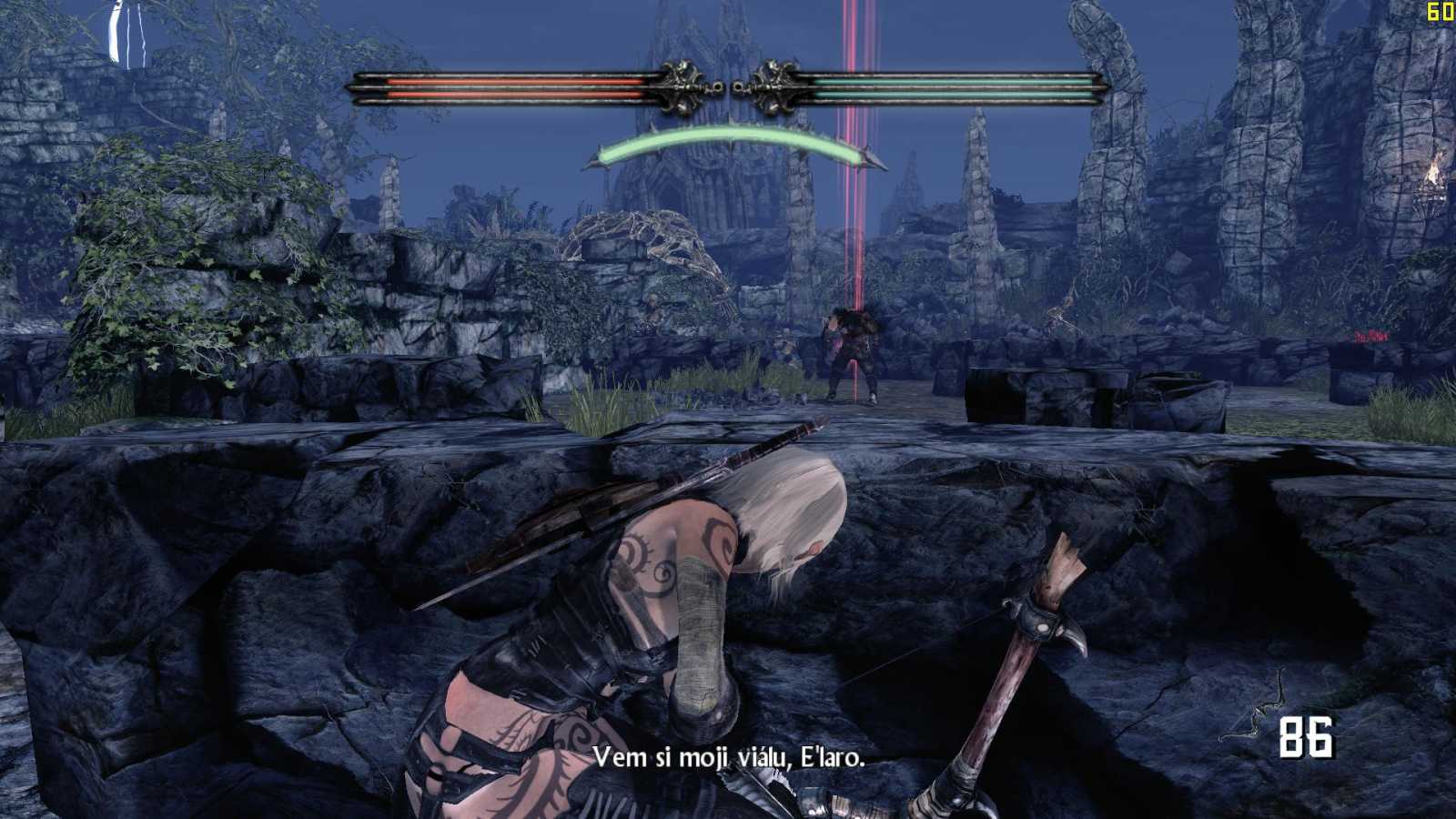Viewport: 1456px width, 819px height.
Task: Click the HUD emblem between health bars
Action: click(x=726, y=86)
